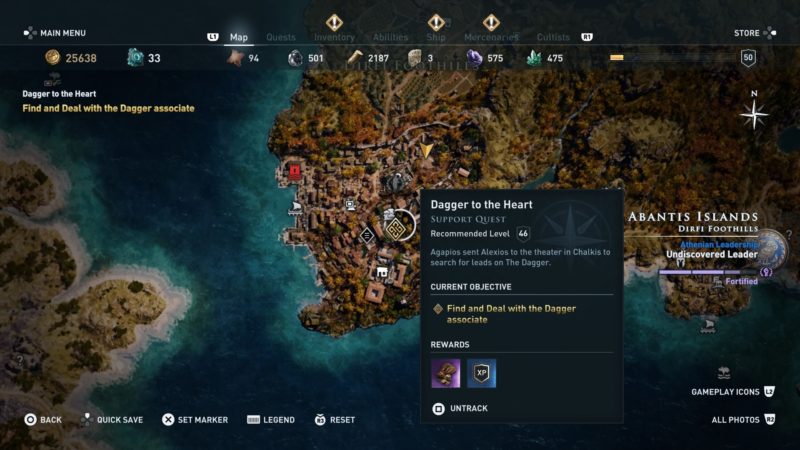Choose Quick Save
The height and width of the screenshot is (450, 800).
pos(112,420)
